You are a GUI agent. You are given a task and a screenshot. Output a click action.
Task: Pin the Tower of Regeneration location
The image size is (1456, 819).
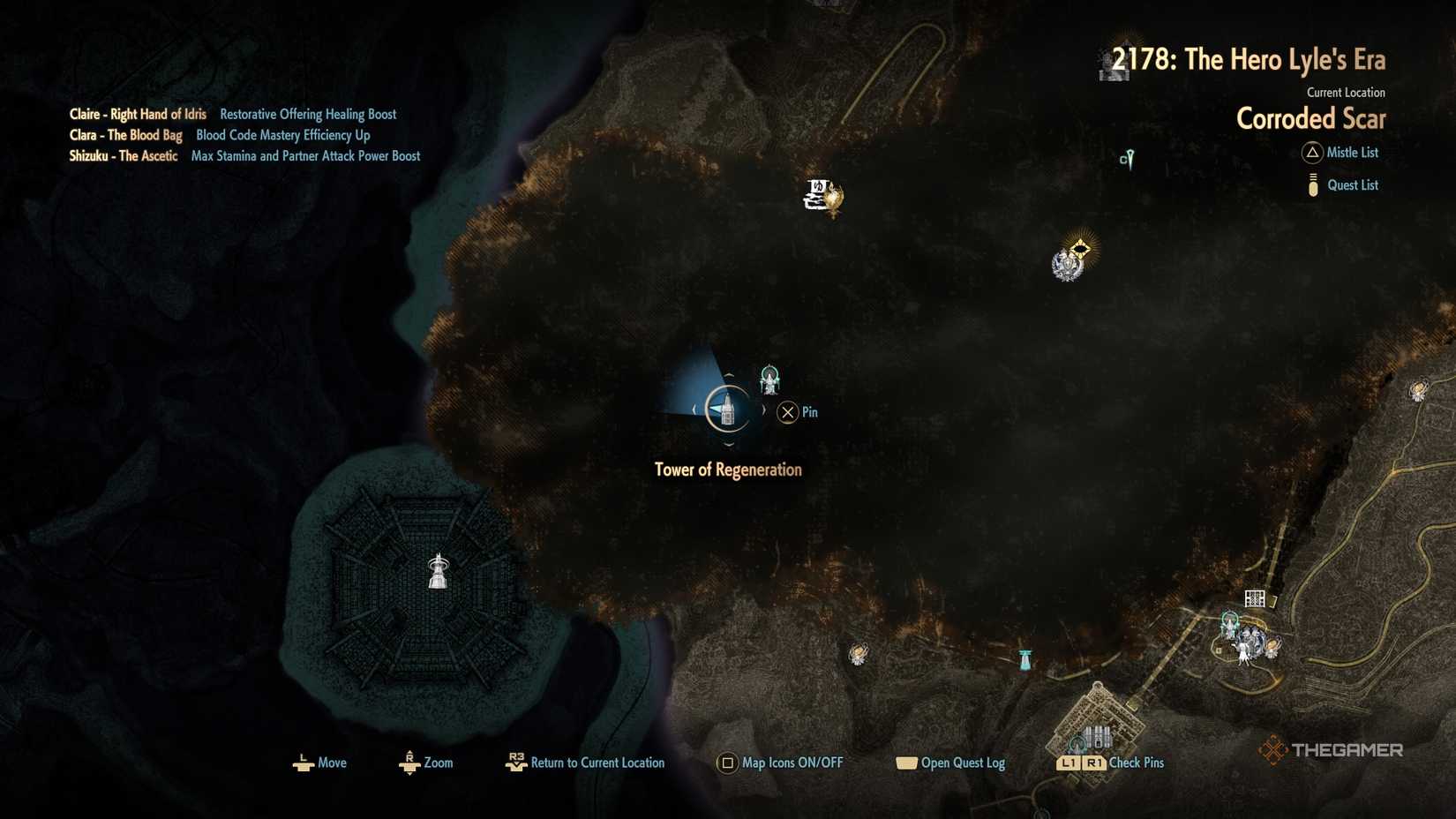(788, 411)
